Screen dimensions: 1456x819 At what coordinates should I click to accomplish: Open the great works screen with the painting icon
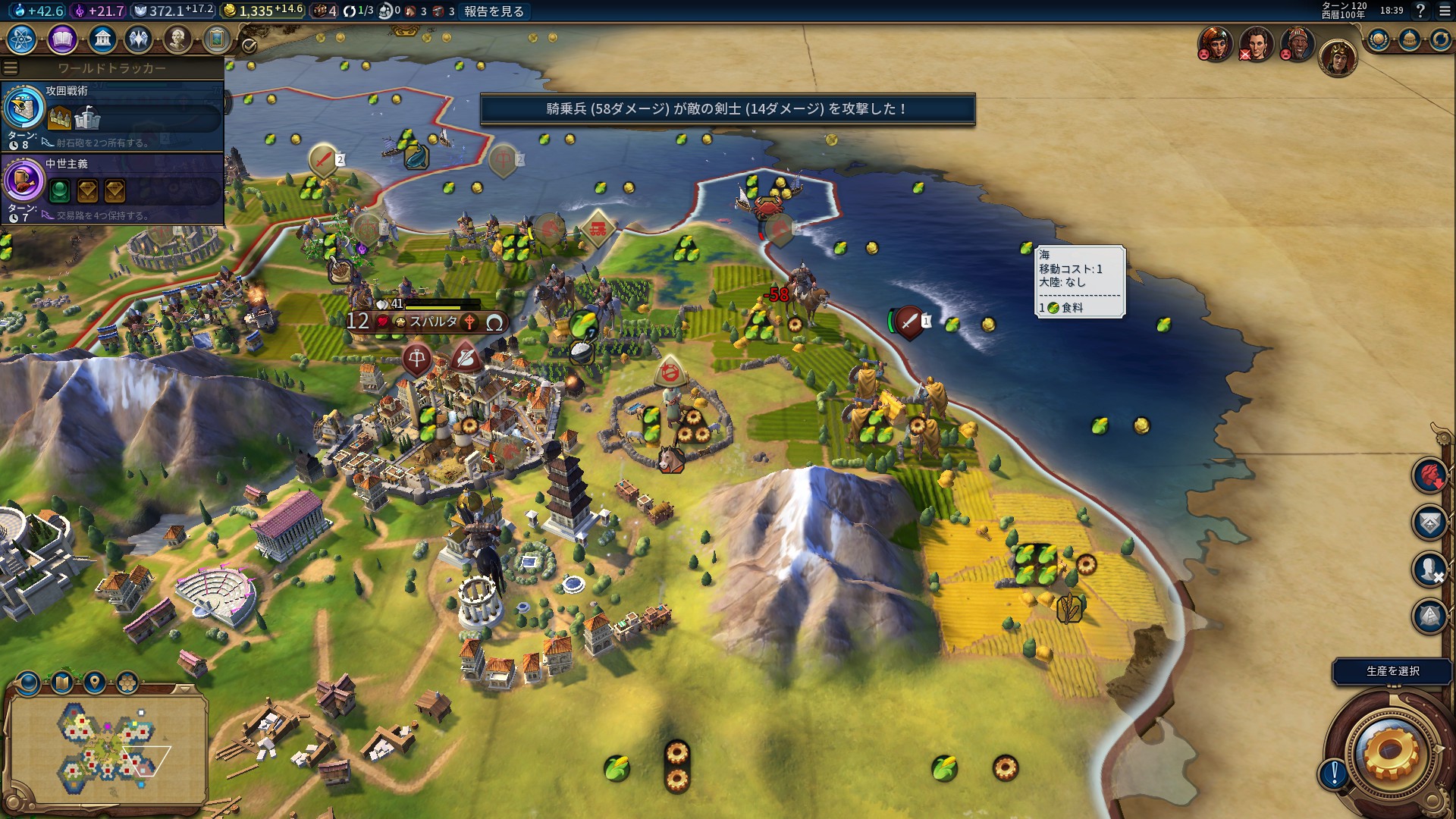coord(217,39)
